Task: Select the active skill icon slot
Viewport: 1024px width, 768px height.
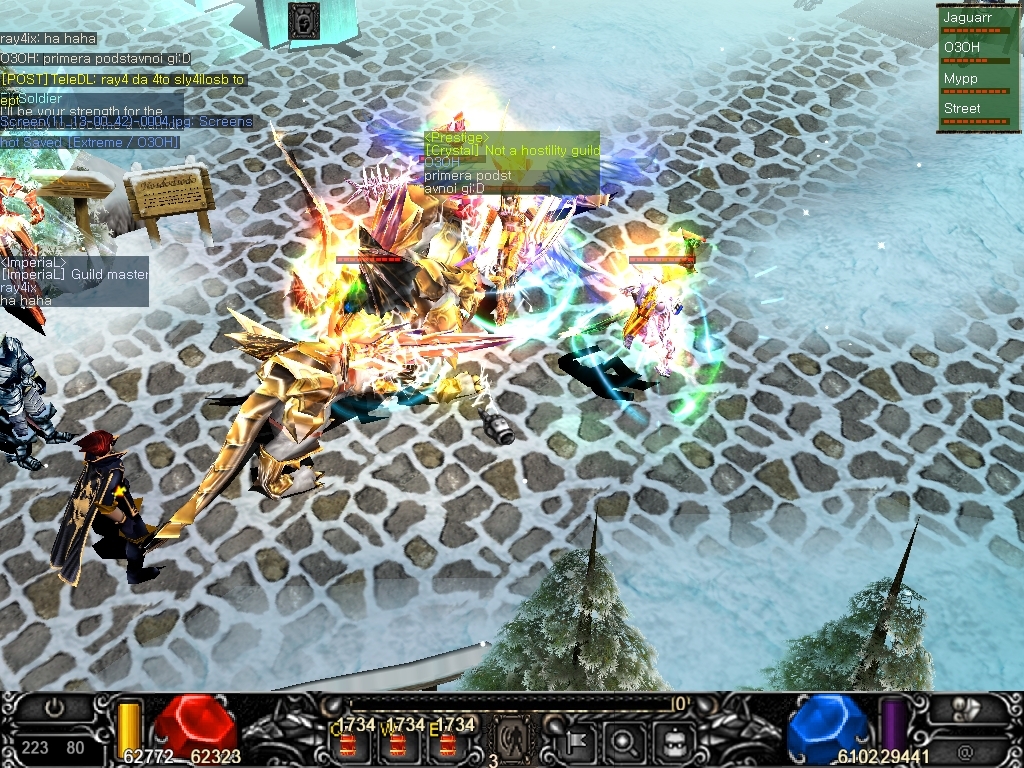Action: coord(512,742)
